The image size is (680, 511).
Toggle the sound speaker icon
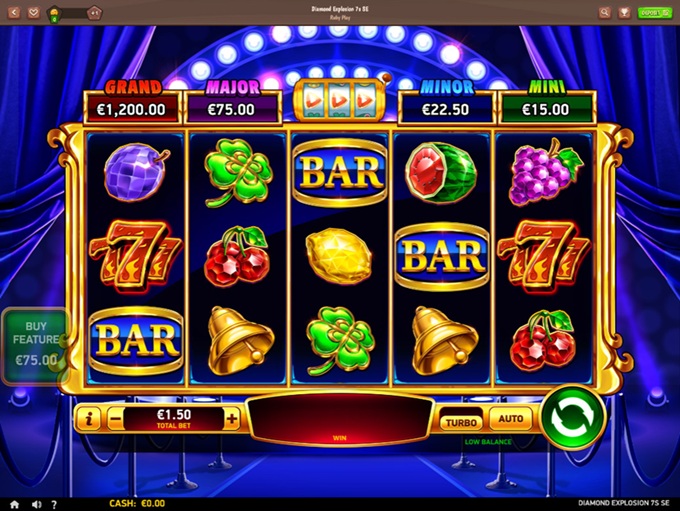coord(37,504)
